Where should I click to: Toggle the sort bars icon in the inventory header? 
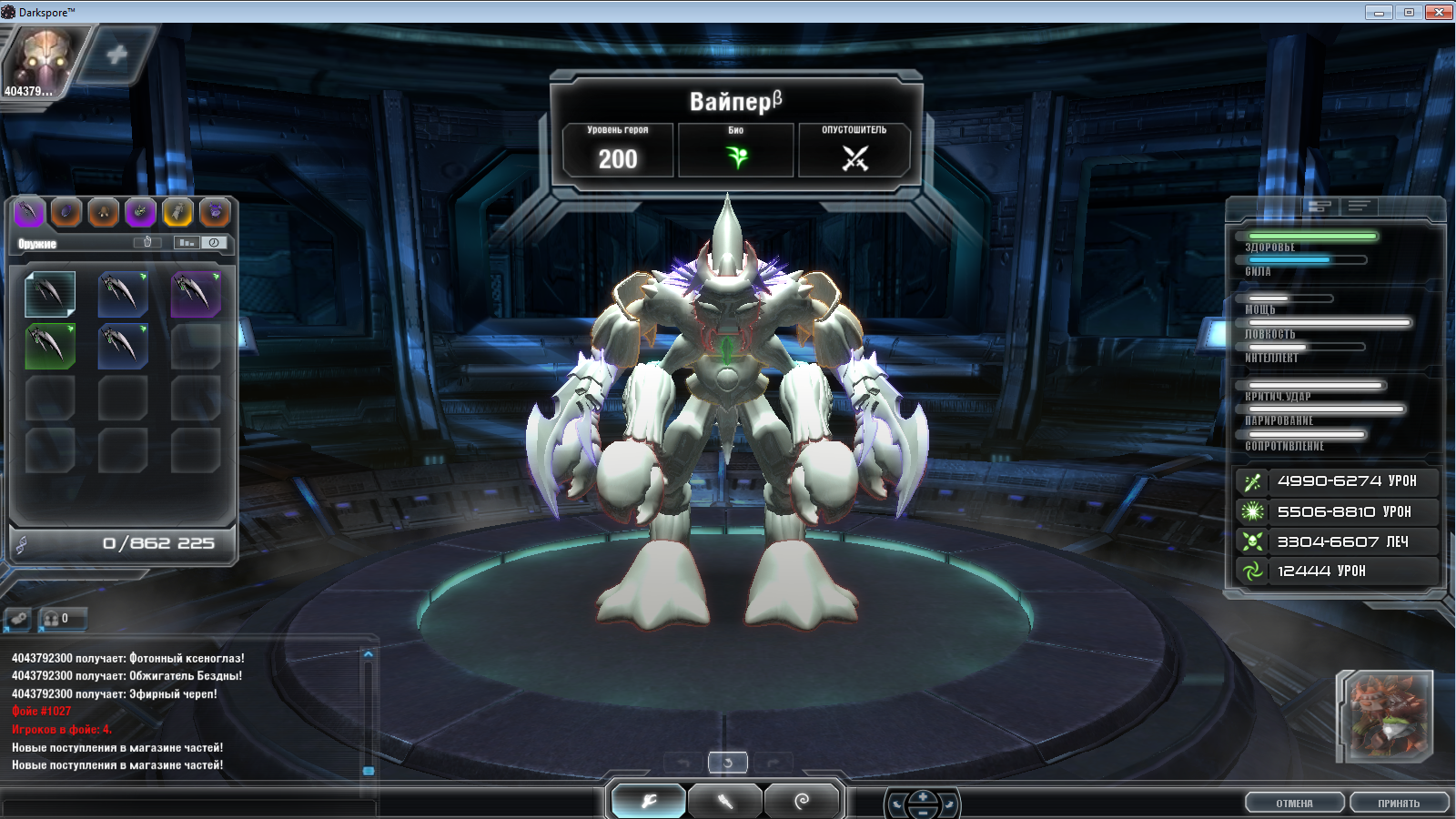pyautogui.click(x=186, y=243)
